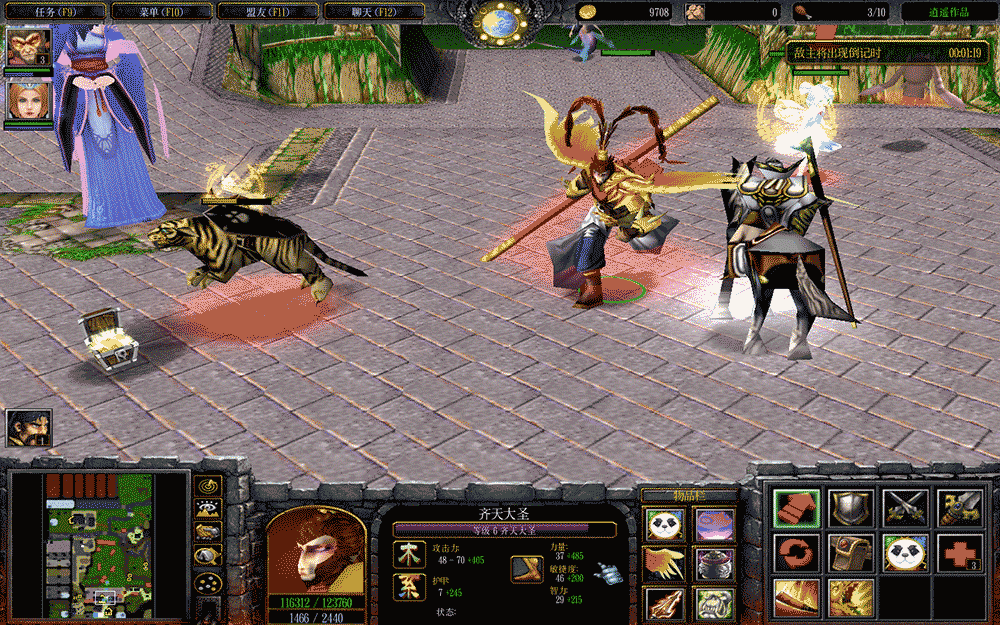Select the golden wing inventory item
1000x625 pixels.
665,564
